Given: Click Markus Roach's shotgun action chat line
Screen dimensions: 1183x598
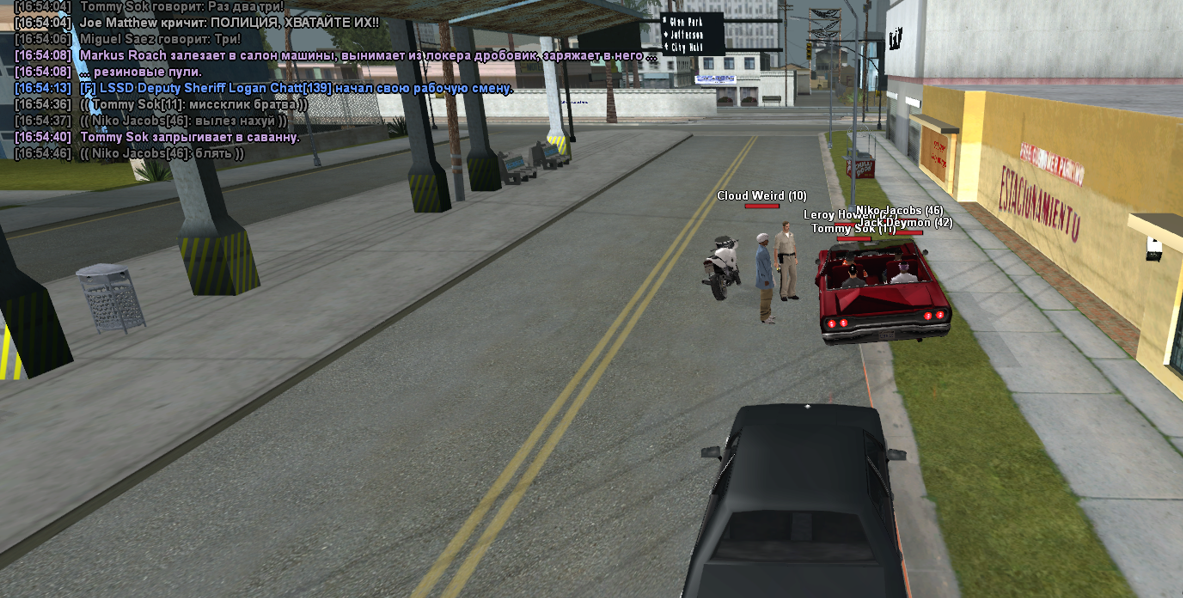Looking at the screenshot, I should pos(367,55).
